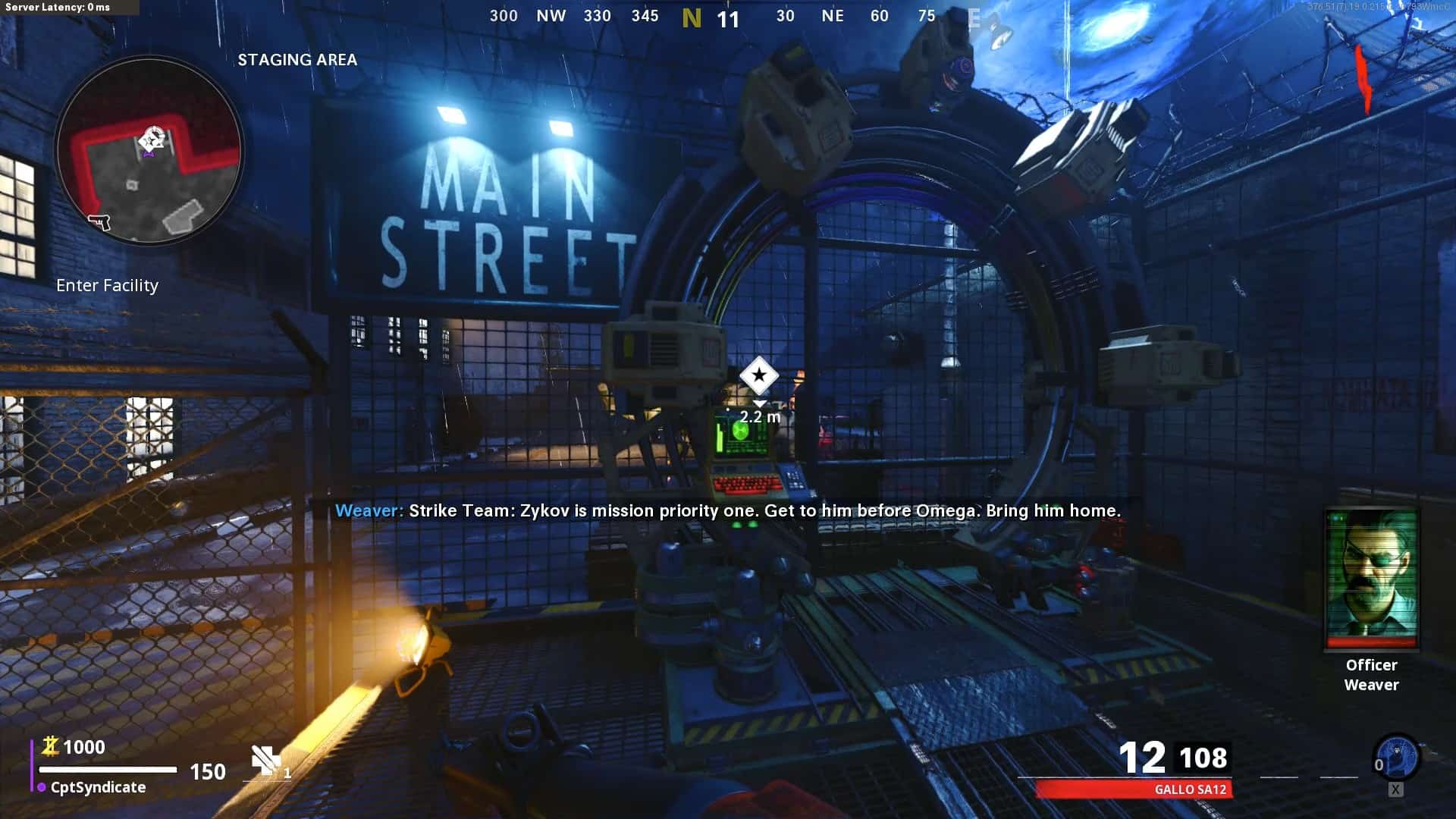Click the equipment item icon with count 1
Screen dimensions: 1456x819
pyautogui.click(x=266, y=761)
